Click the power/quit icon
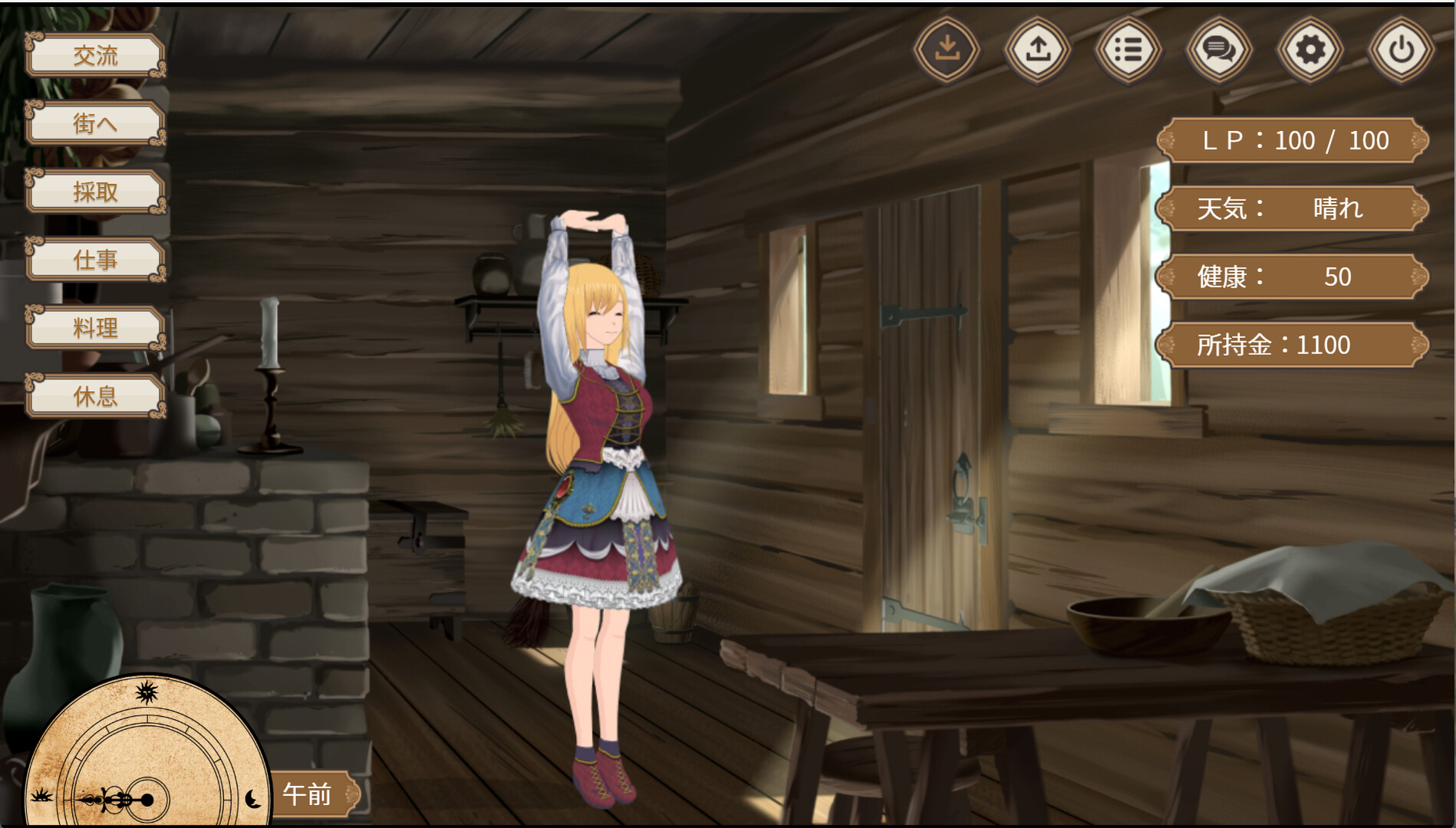The image size is (1456, 828). [x=1399, y=49]
